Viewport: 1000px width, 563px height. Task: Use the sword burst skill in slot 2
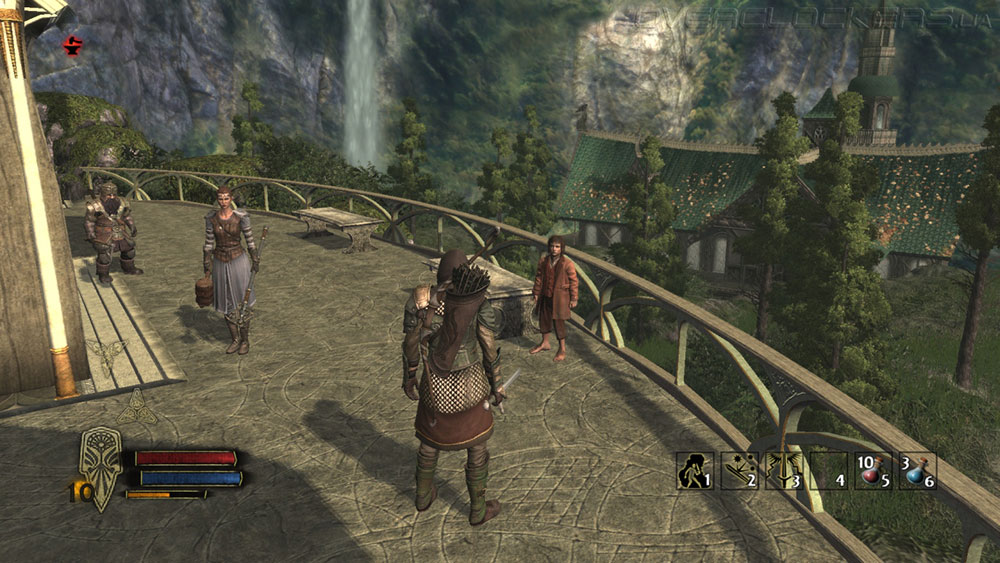pos(737,470)
